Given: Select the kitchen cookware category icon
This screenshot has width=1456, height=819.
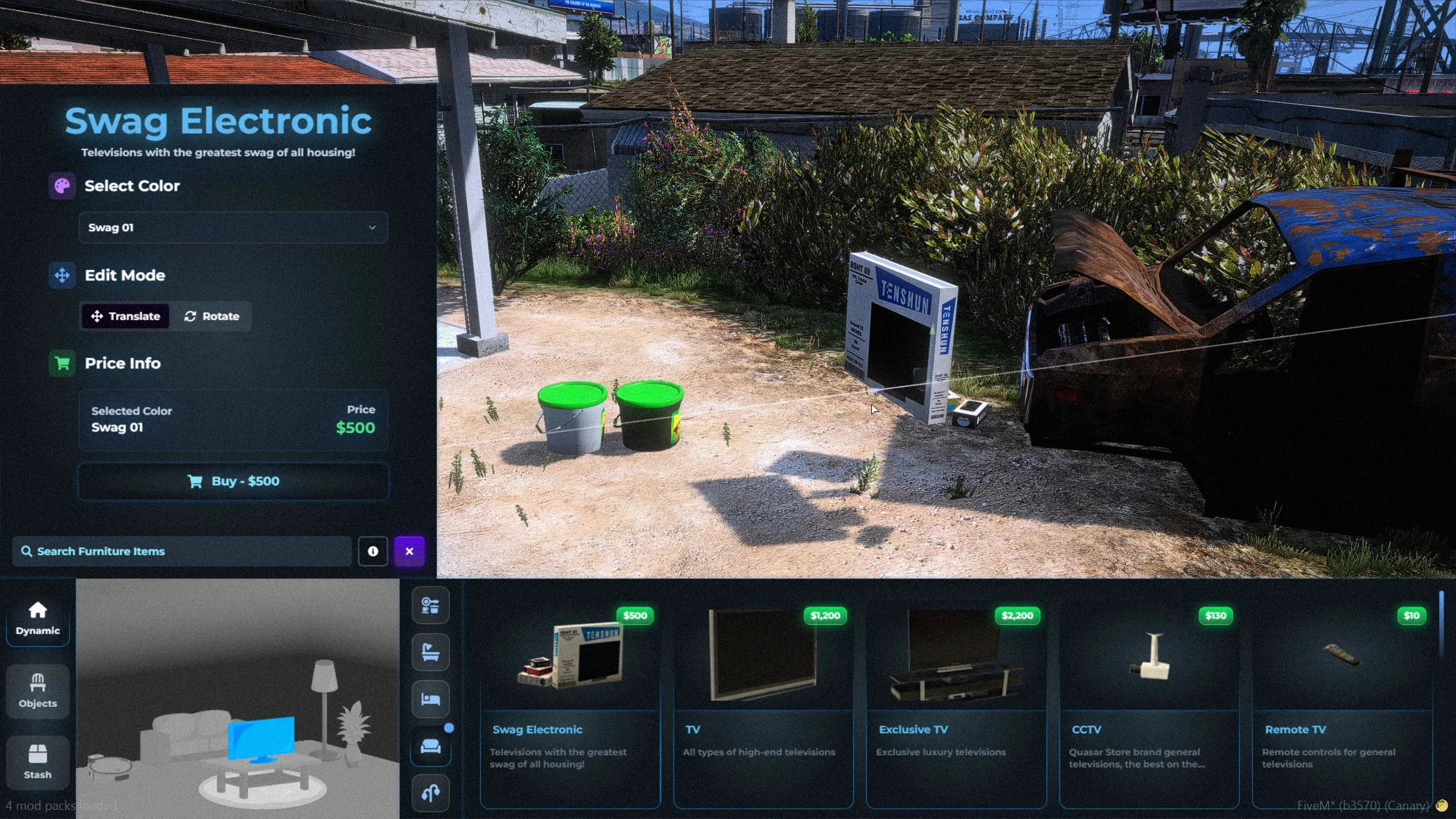Looking at the screenshot, I should (431, 605).
